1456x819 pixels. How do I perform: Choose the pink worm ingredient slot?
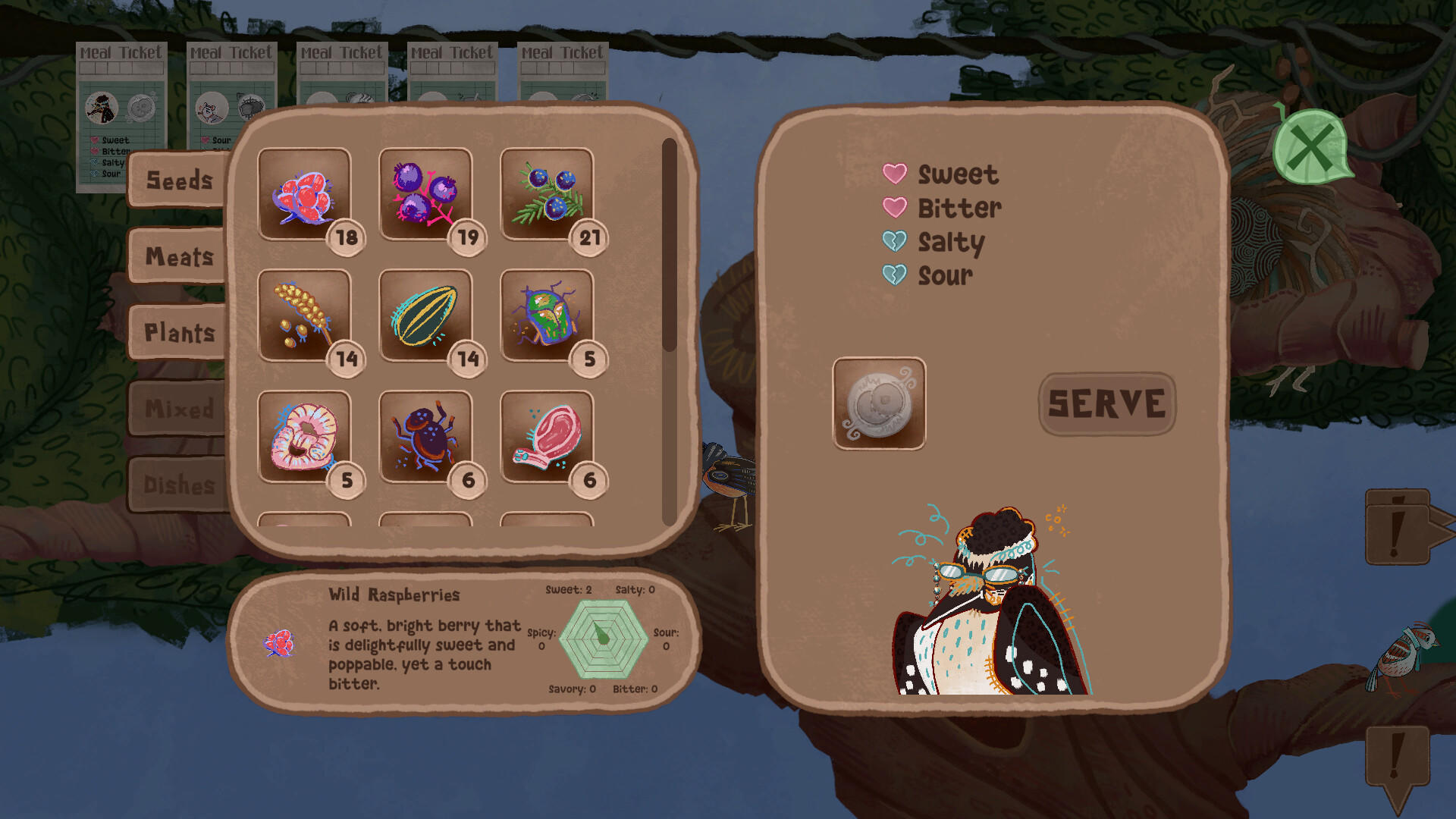coord(304,437)
